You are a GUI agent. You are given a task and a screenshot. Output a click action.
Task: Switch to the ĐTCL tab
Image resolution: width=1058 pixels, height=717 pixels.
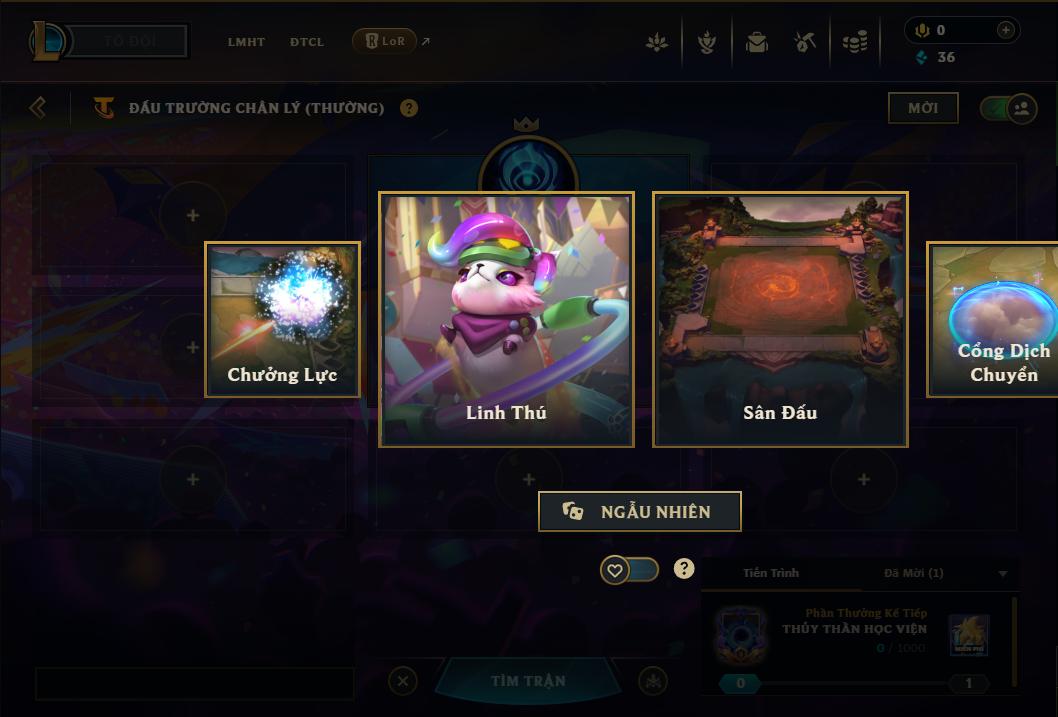pyautogui.click(x=307, y=42)
